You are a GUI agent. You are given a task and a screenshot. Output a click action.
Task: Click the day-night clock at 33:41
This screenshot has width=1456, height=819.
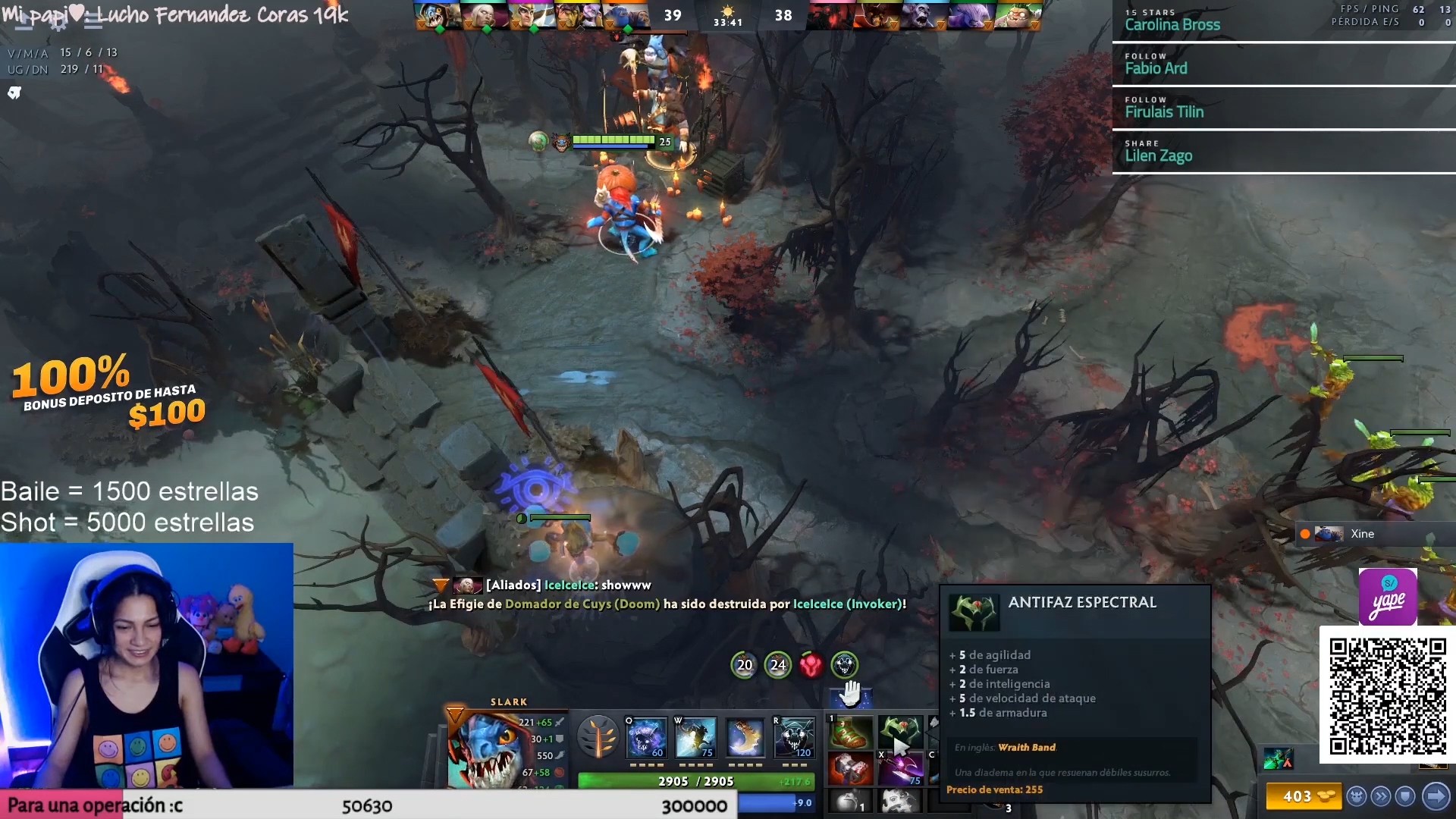(x=727, y=16)
